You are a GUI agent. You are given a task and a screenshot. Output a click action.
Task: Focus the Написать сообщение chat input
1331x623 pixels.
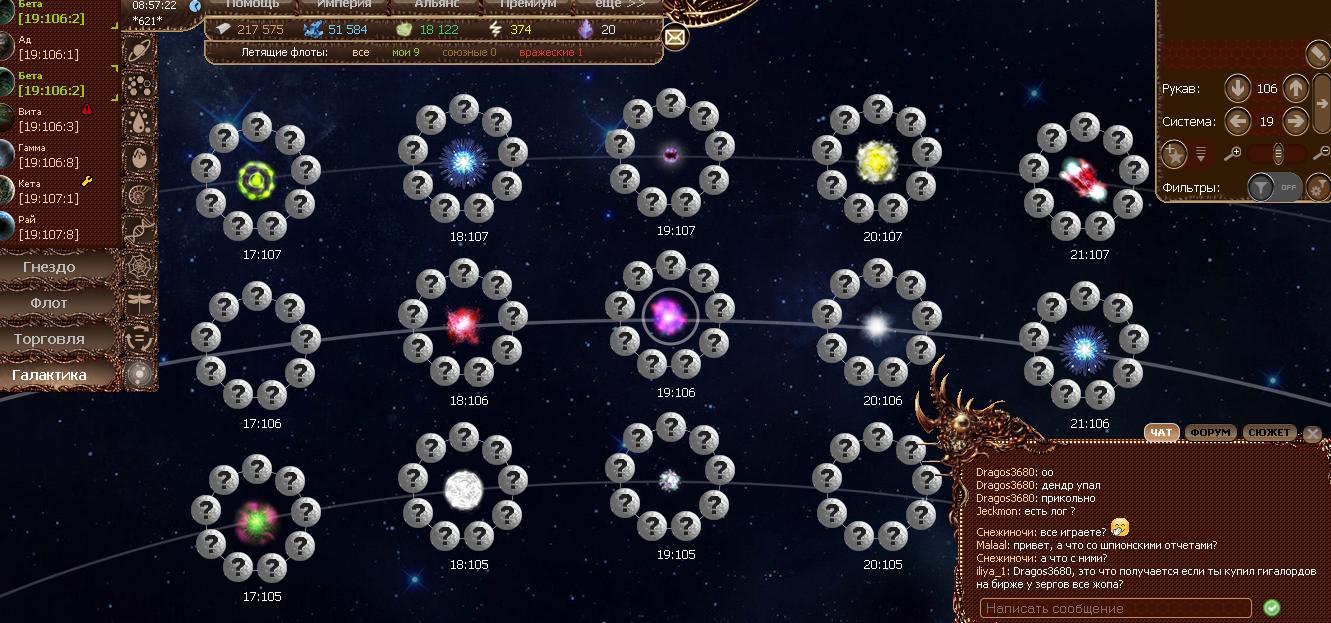(1115, 608)
